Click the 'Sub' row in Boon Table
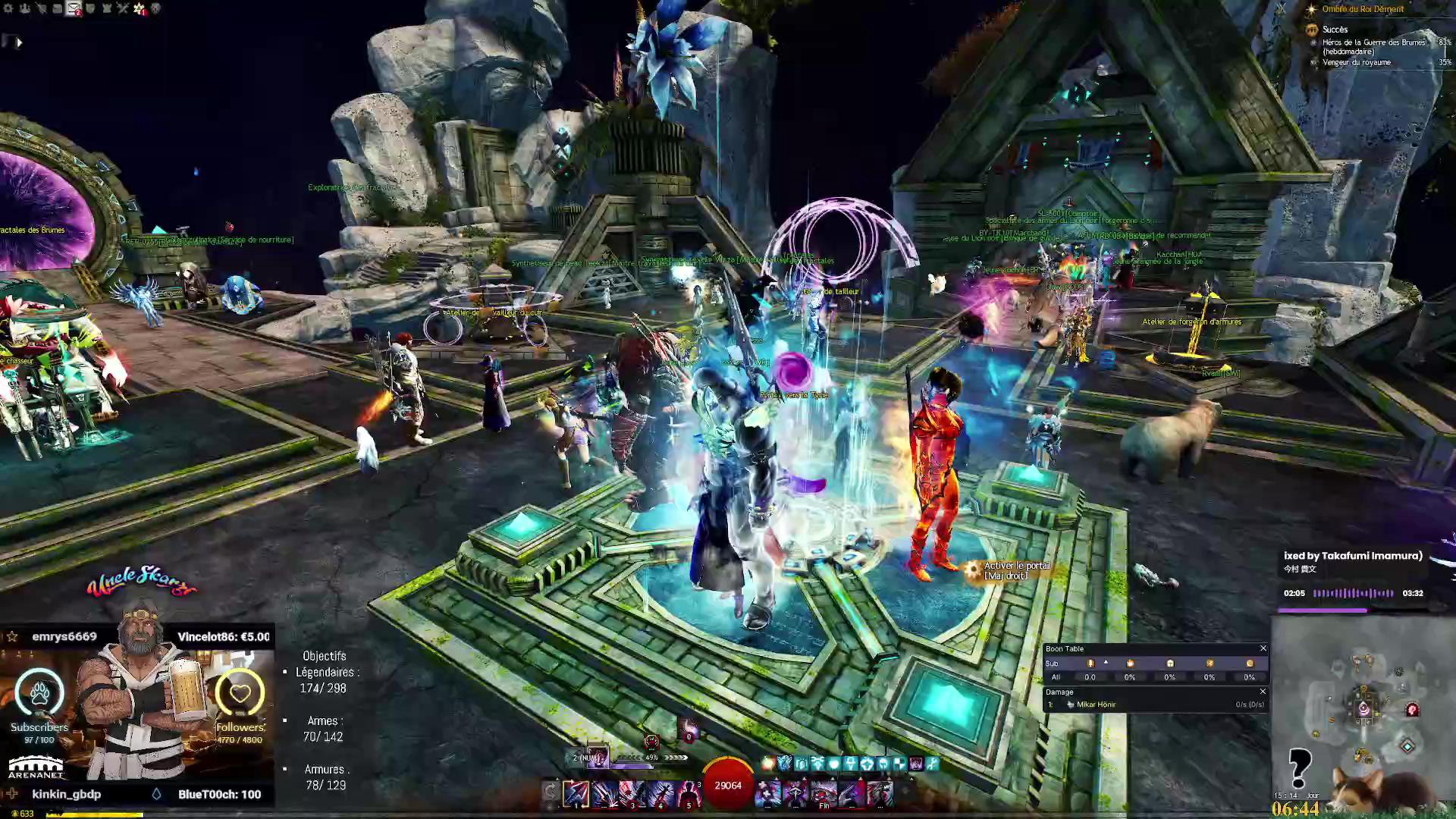Image resolution: width=1456 pixels, height=819 pixels. click(1052, 664)
